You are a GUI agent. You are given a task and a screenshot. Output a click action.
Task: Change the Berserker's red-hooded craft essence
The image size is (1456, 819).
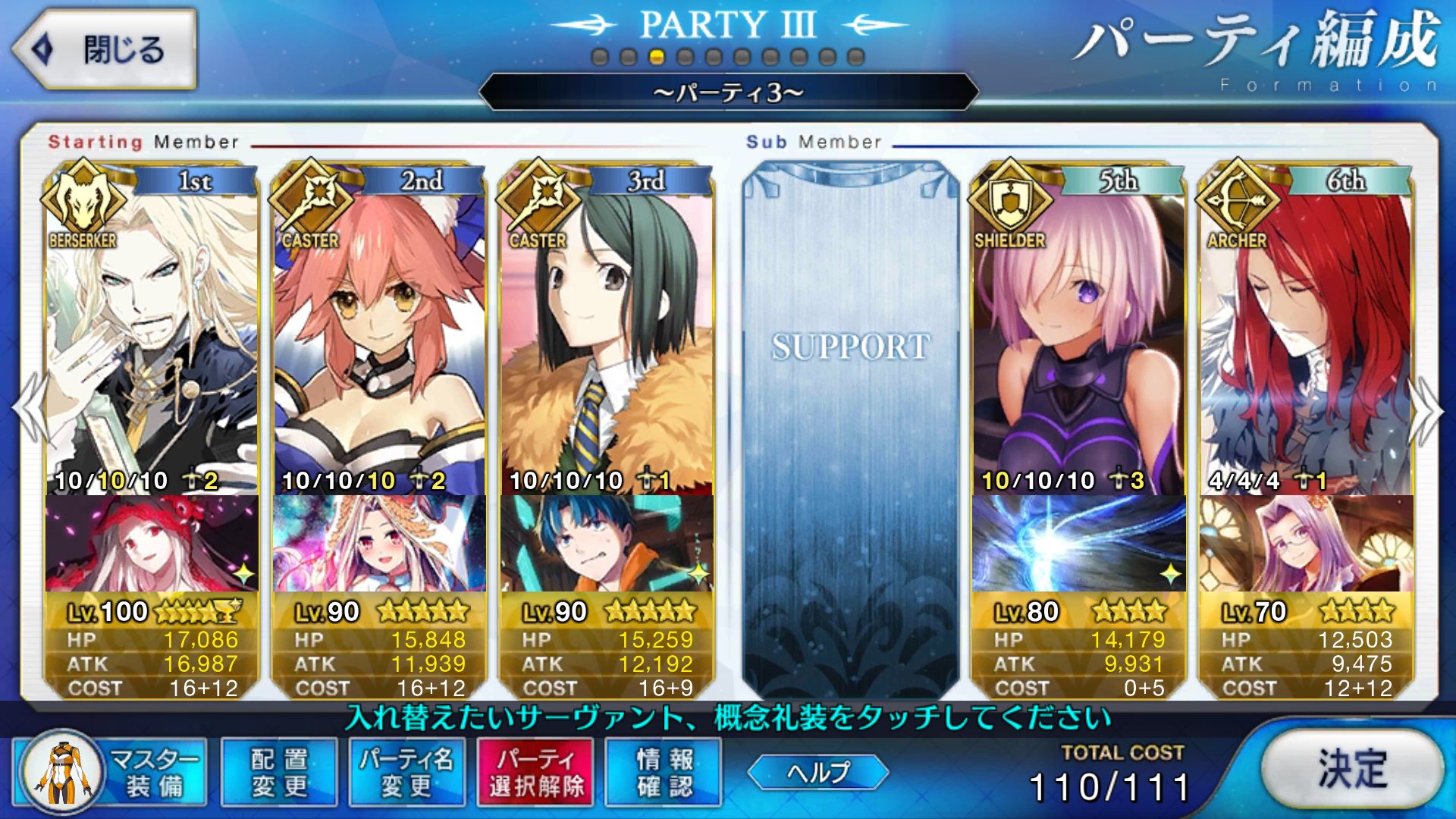click(x=152, y=543)
